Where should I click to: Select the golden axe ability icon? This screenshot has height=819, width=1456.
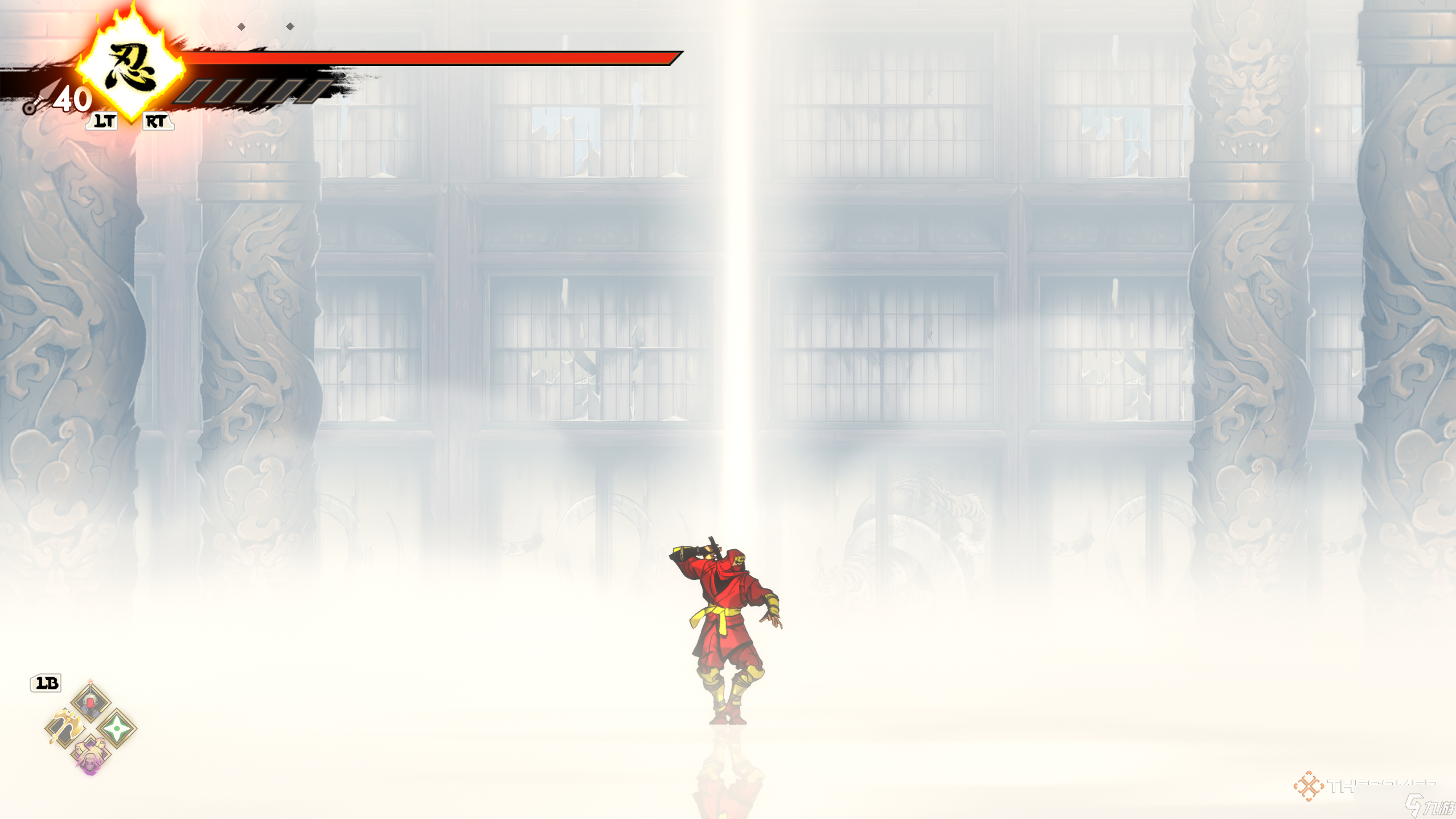click(65, 727)
